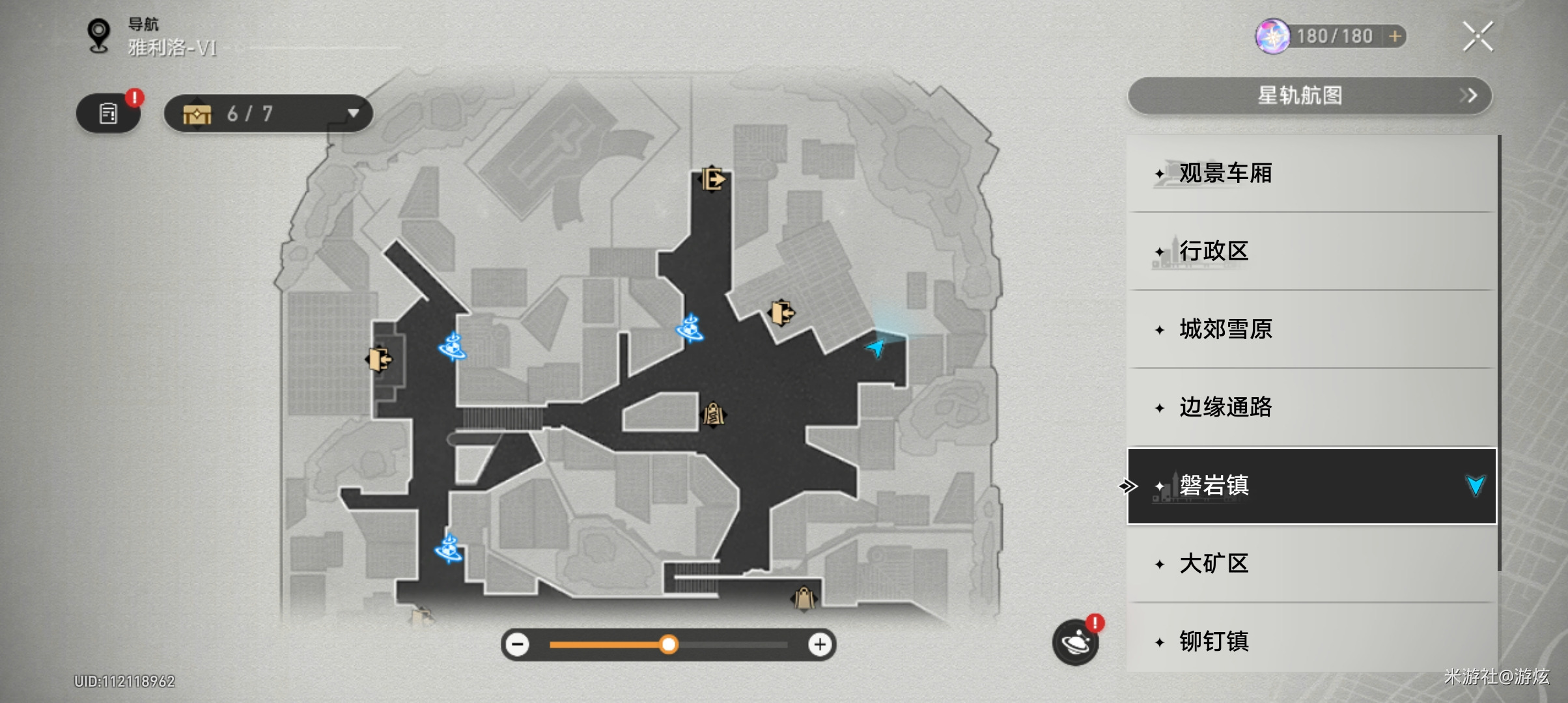Close the navigation map
1568x703 pixels.
1477,36
